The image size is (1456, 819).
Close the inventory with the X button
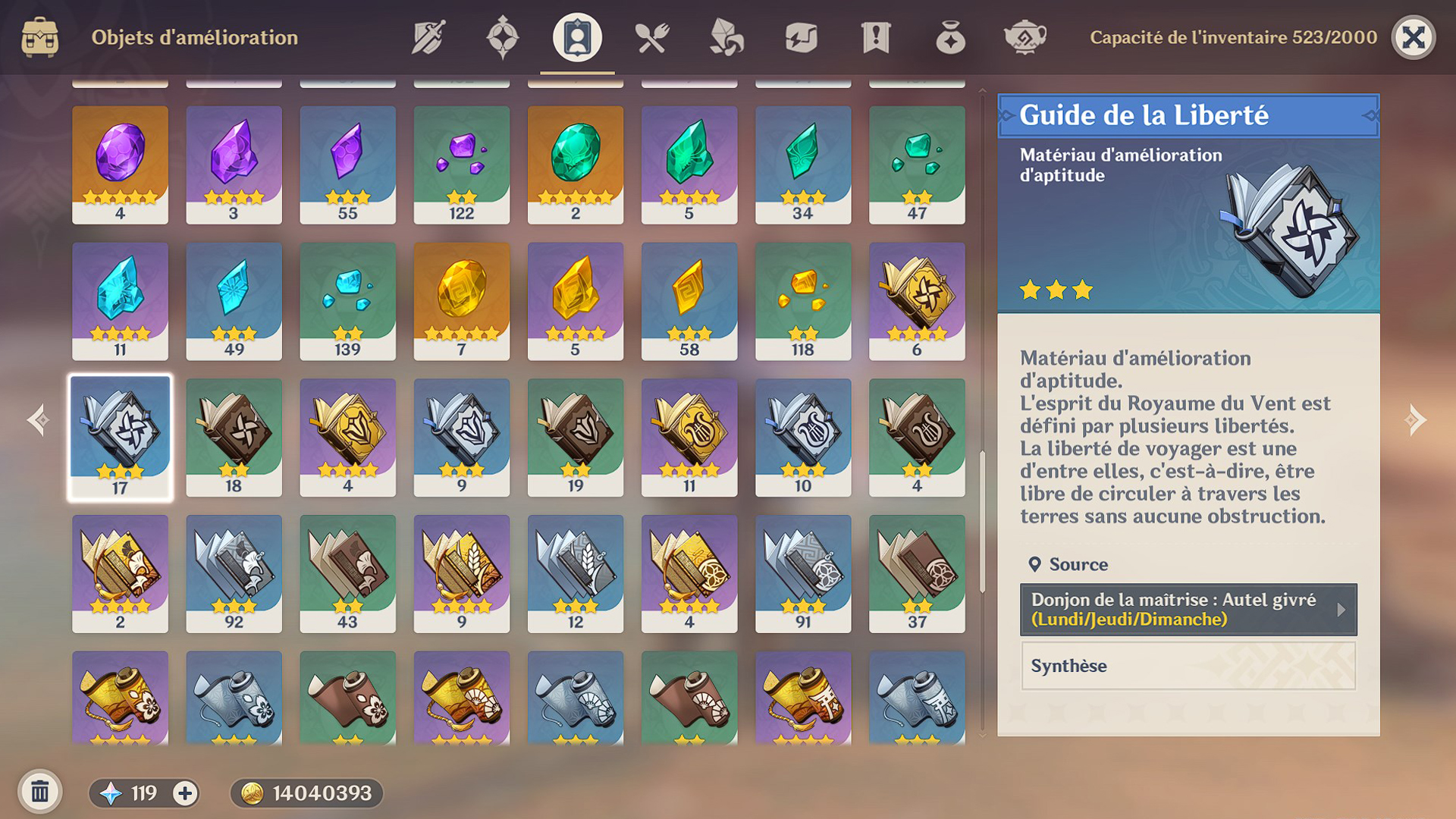[x=1415, y=37]
